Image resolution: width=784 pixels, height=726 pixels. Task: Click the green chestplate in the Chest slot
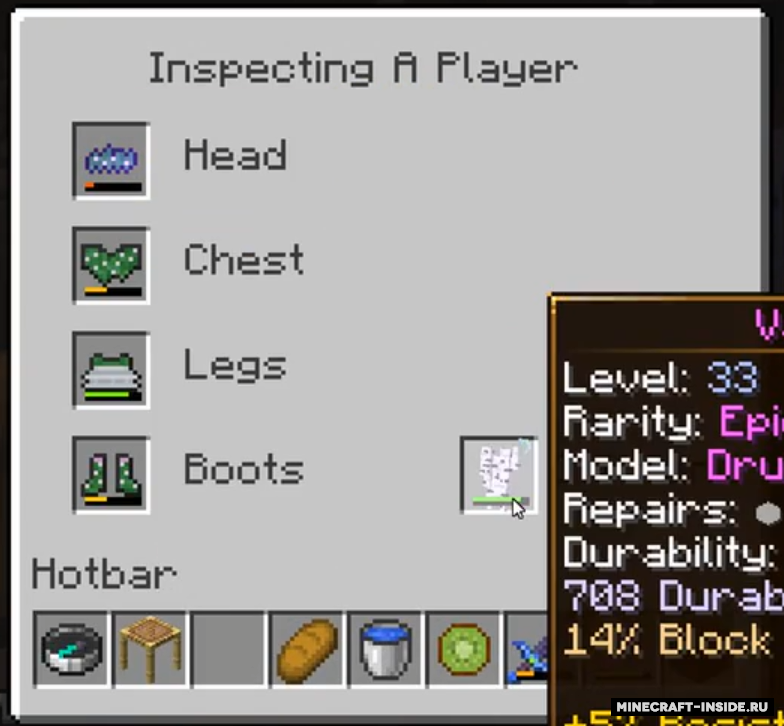click(111, 265)
